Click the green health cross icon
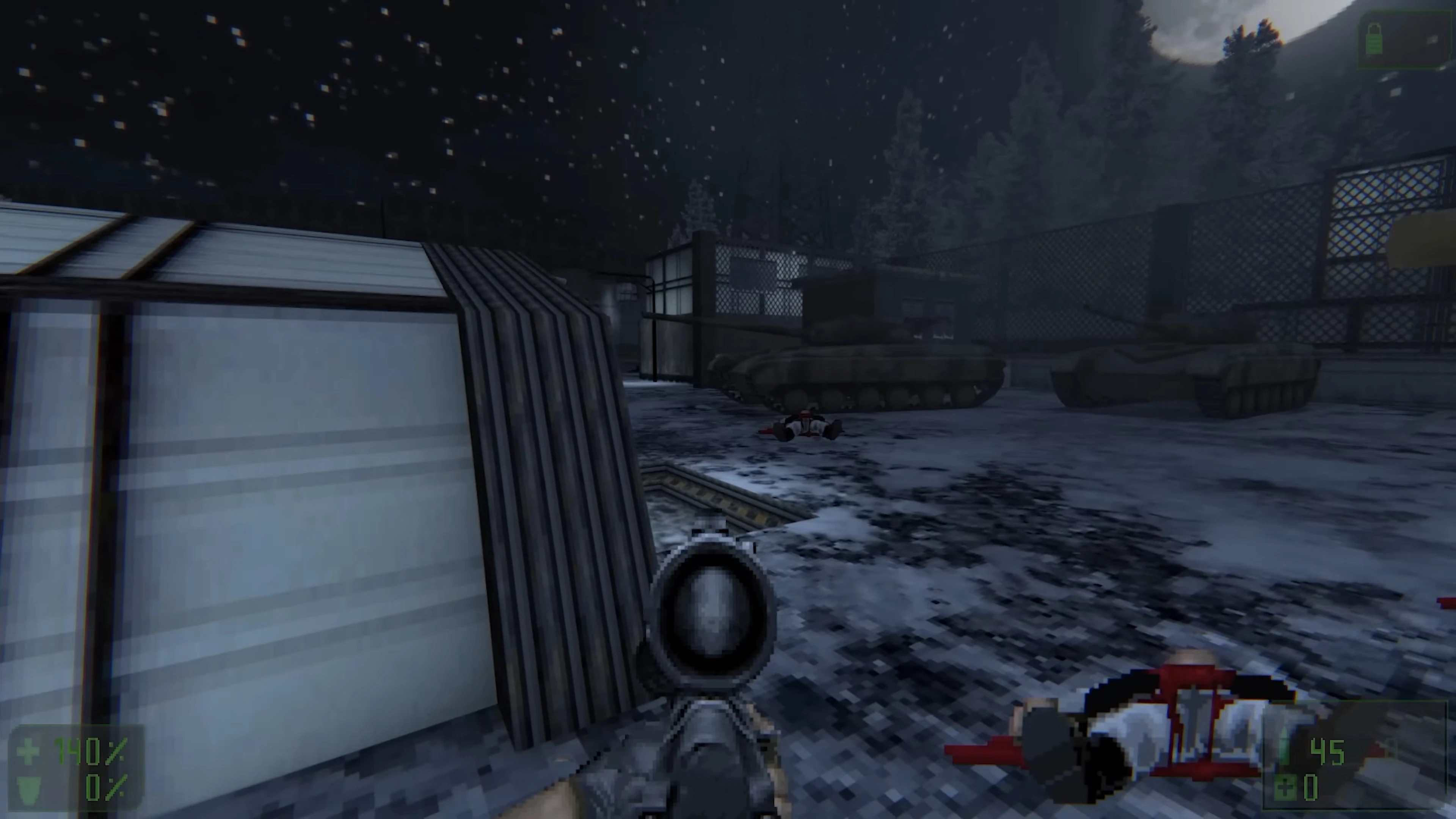1456x819 pixels. pos(28,751)
